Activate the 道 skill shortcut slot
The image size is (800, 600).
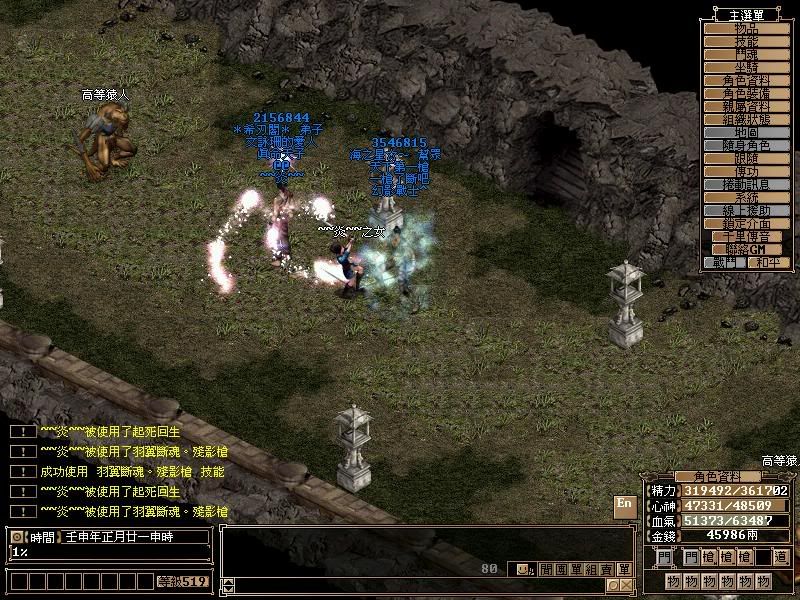coord(780,557)
